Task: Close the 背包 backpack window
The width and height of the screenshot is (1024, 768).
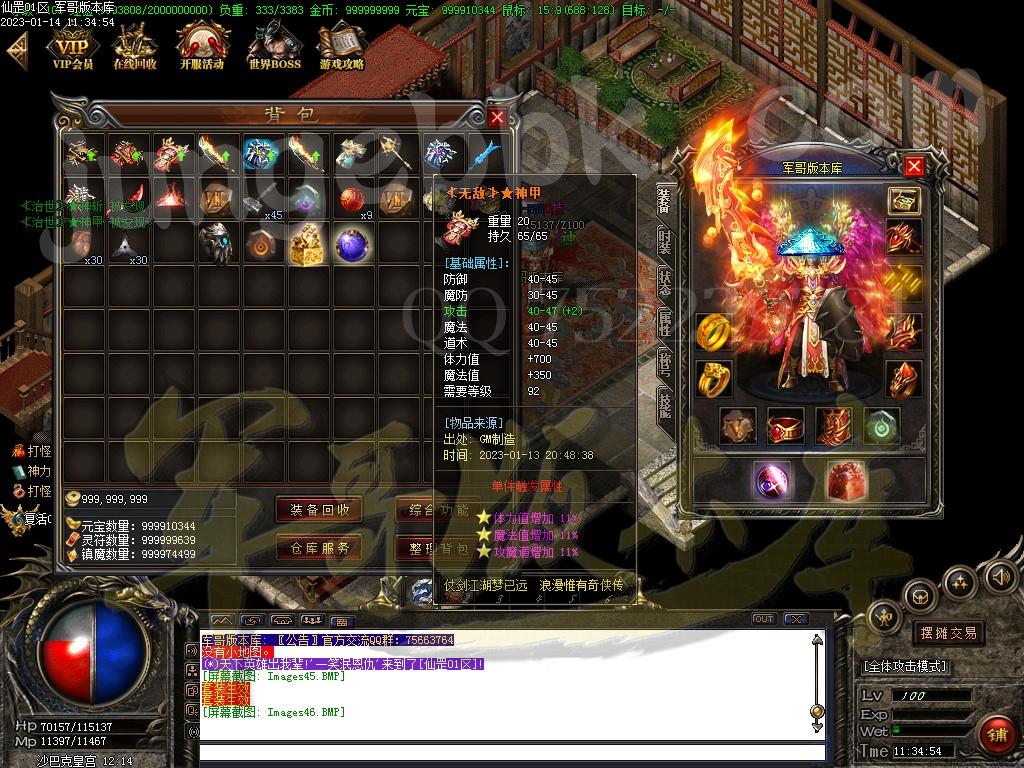Action: click(x=497, y=117)
